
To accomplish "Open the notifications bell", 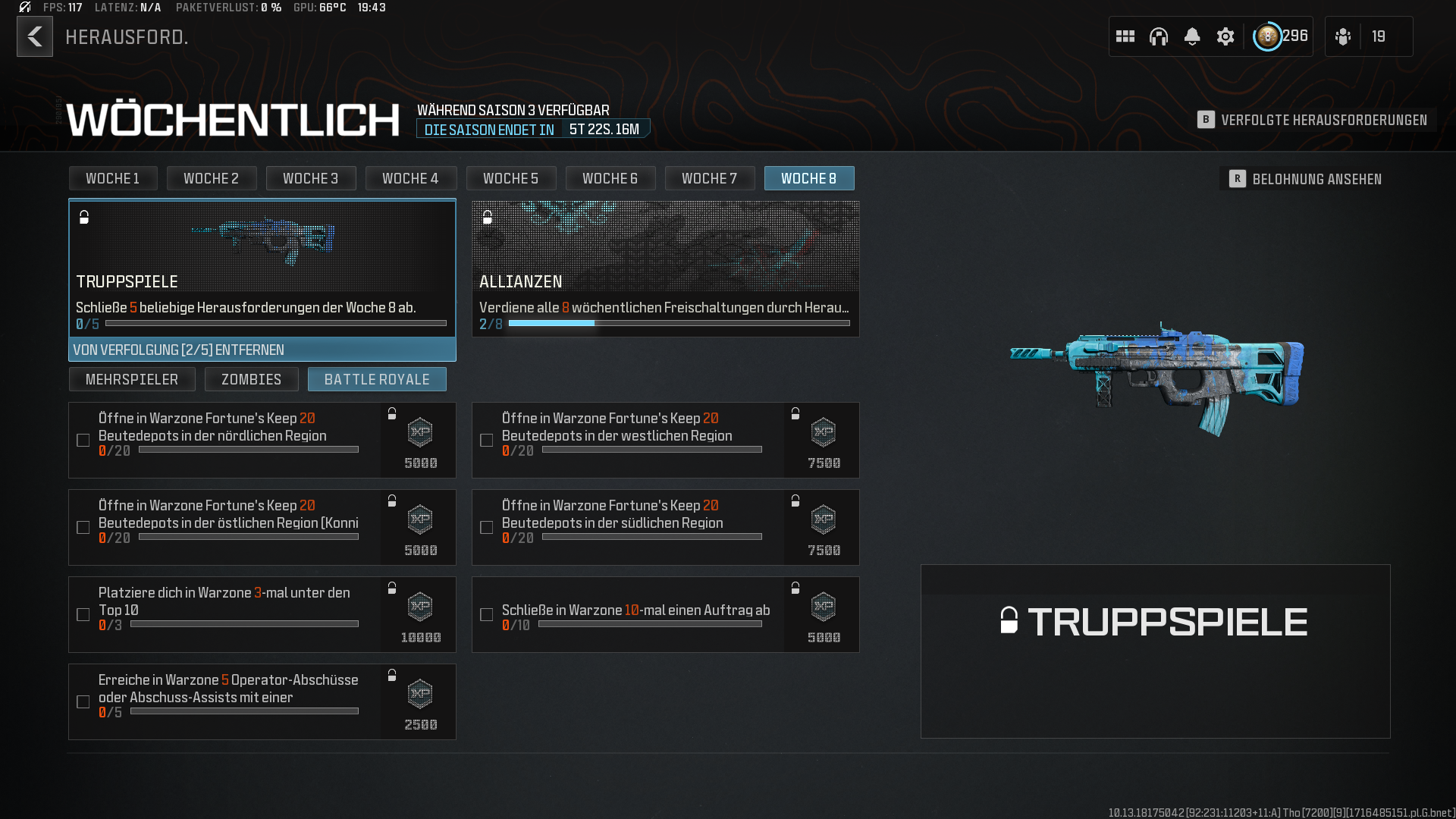I will (x=1192, y=36).
